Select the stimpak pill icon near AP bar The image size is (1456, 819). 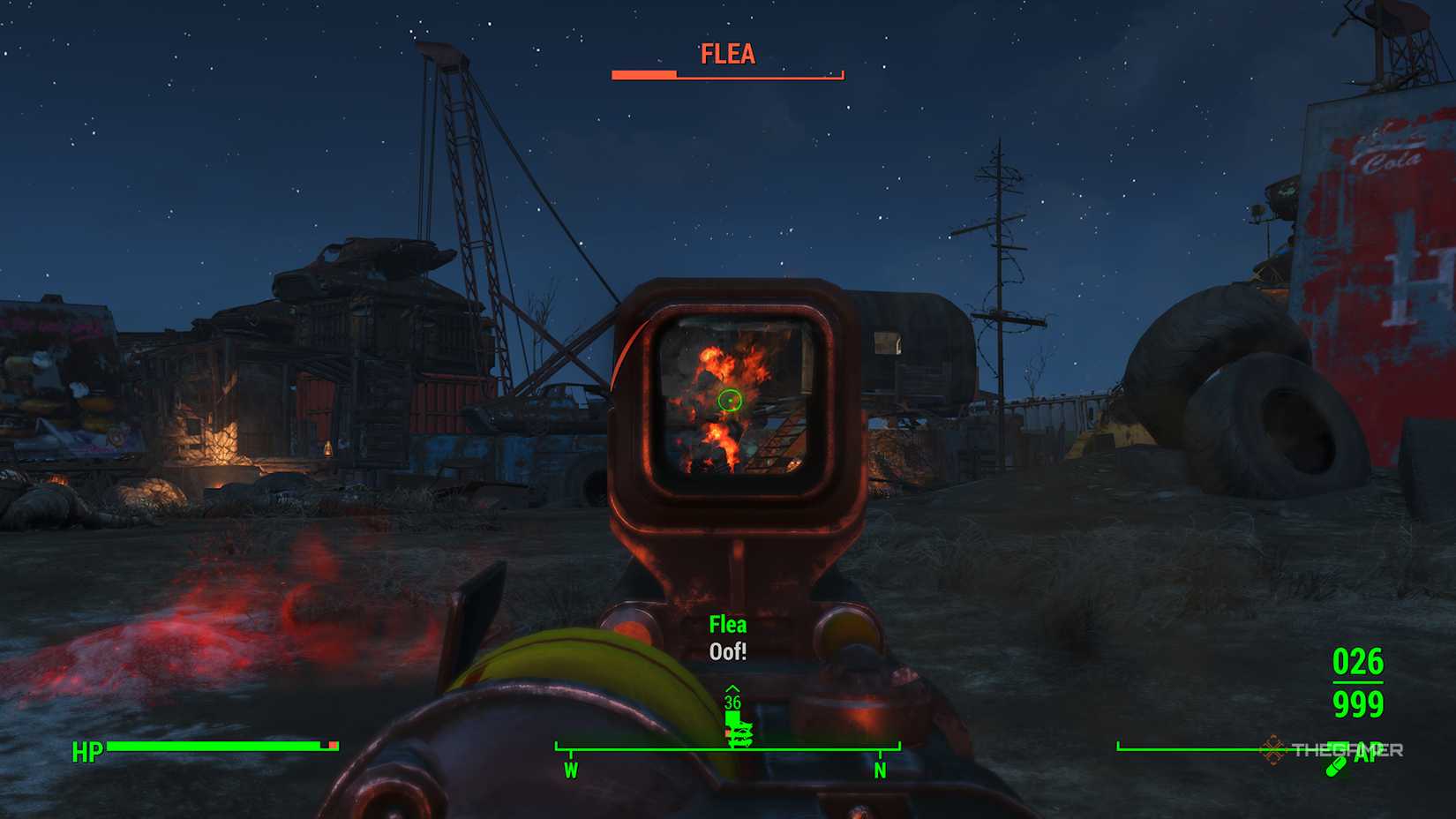point(1337,767)
